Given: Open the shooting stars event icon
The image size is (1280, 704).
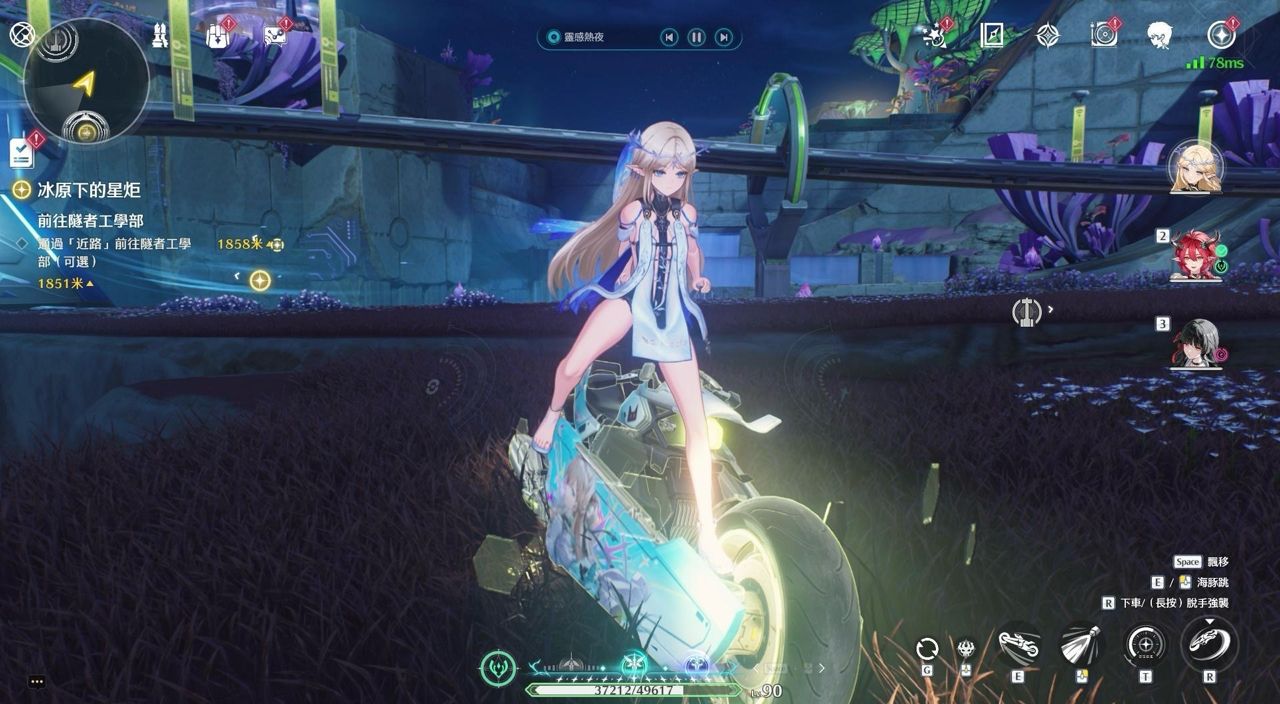Looking at the screenshot, I should click(x=936, y=36).
